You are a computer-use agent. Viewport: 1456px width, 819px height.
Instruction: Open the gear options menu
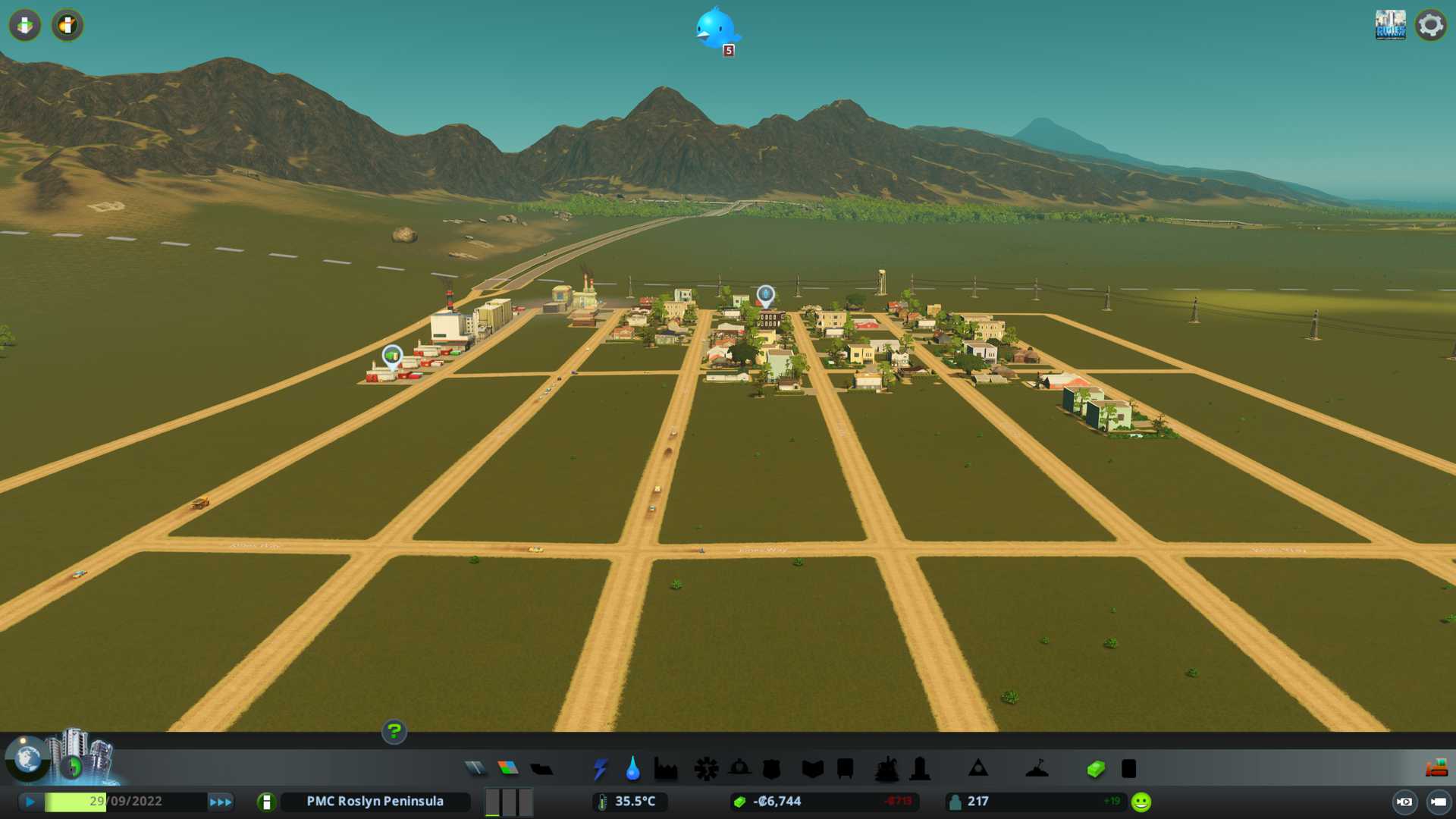(x=1430, y=25)
